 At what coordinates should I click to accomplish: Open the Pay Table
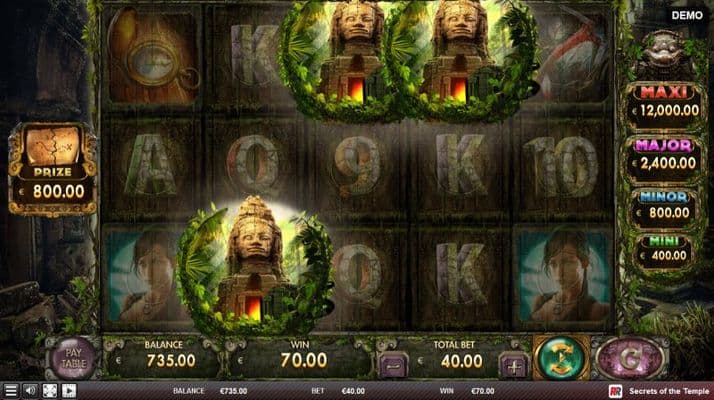pyautogui.click(x=71, y=359)
